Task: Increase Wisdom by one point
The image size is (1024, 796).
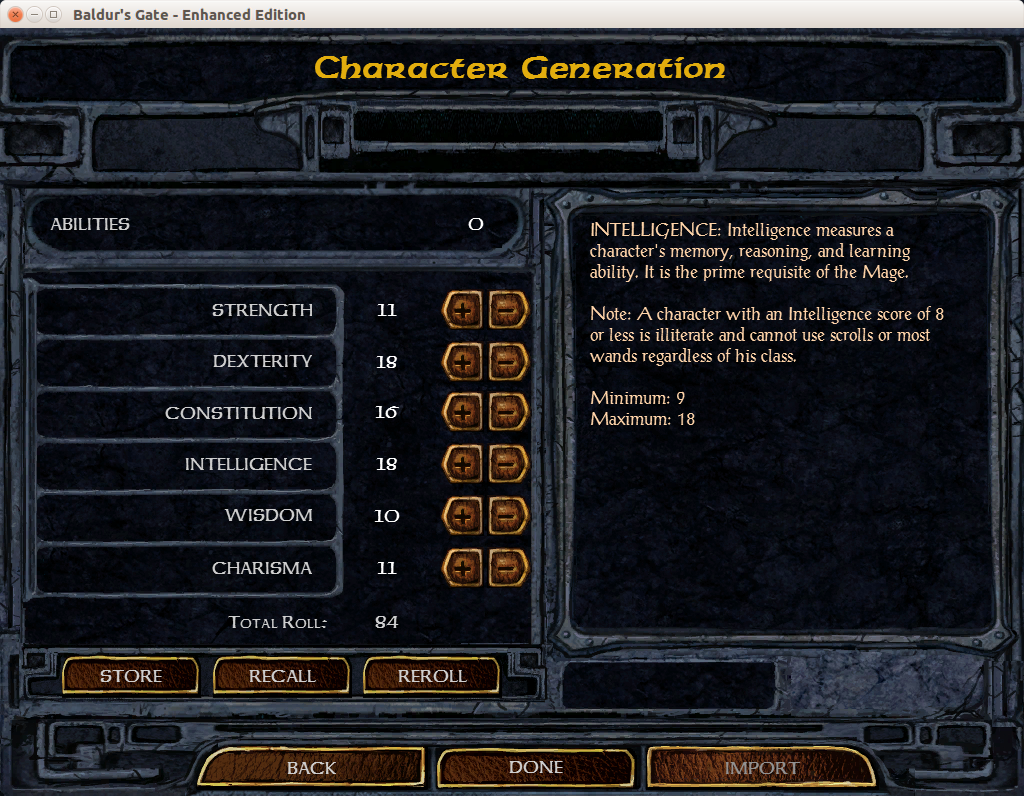Action: [461, 516]
